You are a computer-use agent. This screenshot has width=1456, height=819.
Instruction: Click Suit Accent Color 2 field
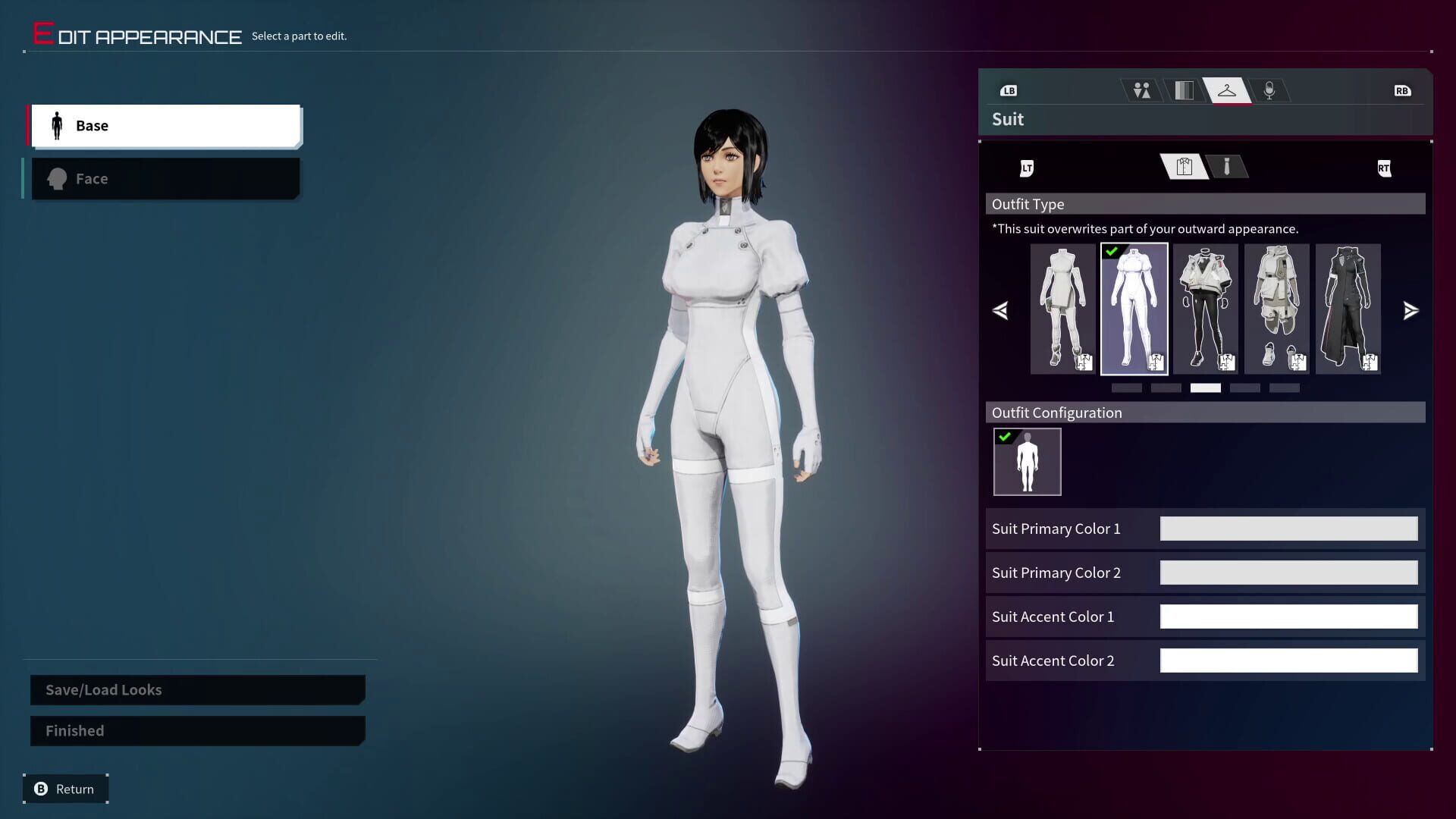click(x=1288, y=660)
